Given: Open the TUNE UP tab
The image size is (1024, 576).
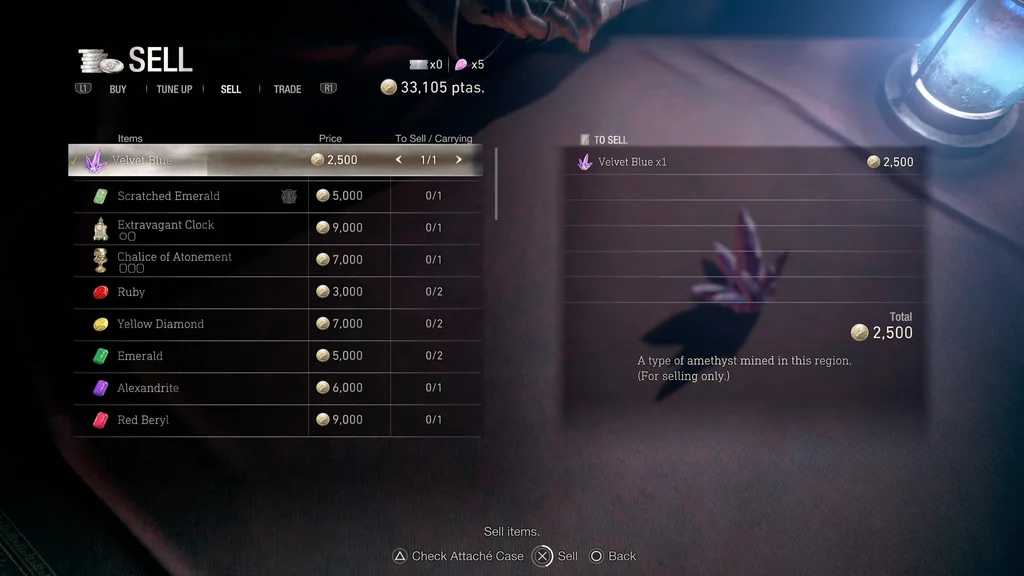Looking at the screenshot, I should (174, 89).
